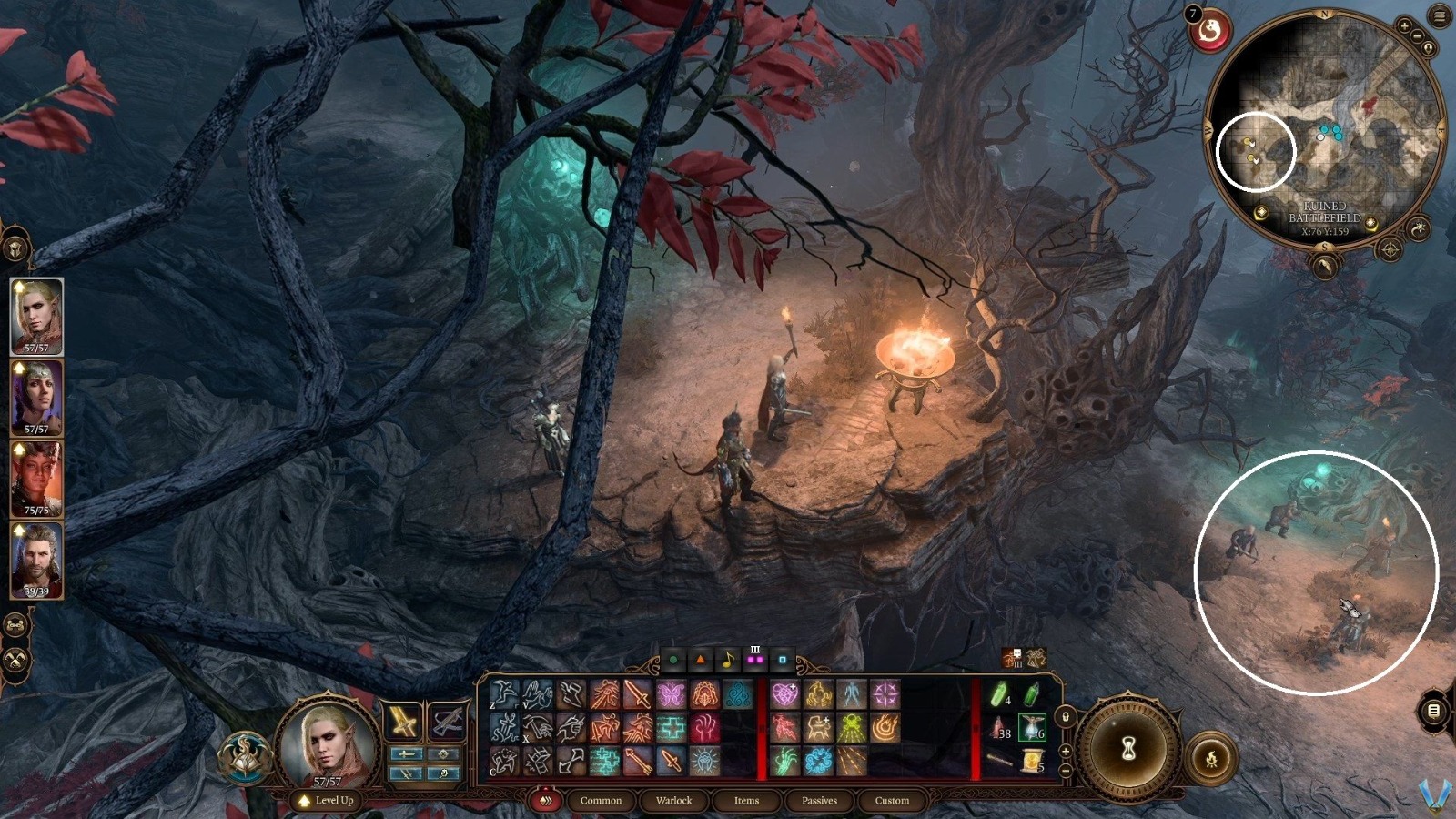Expand extra hotbars with the red double-arrow
Screen dimensions: 1456x819
click(x=545, y=801)
